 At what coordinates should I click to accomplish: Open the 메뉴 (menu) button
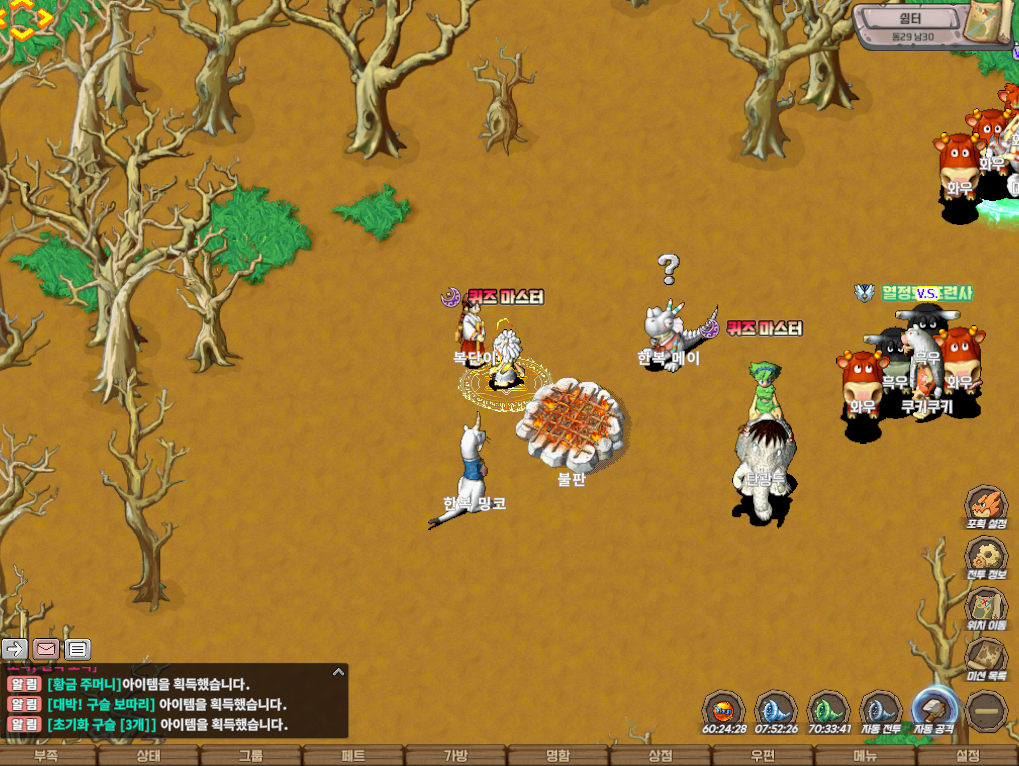865,756
